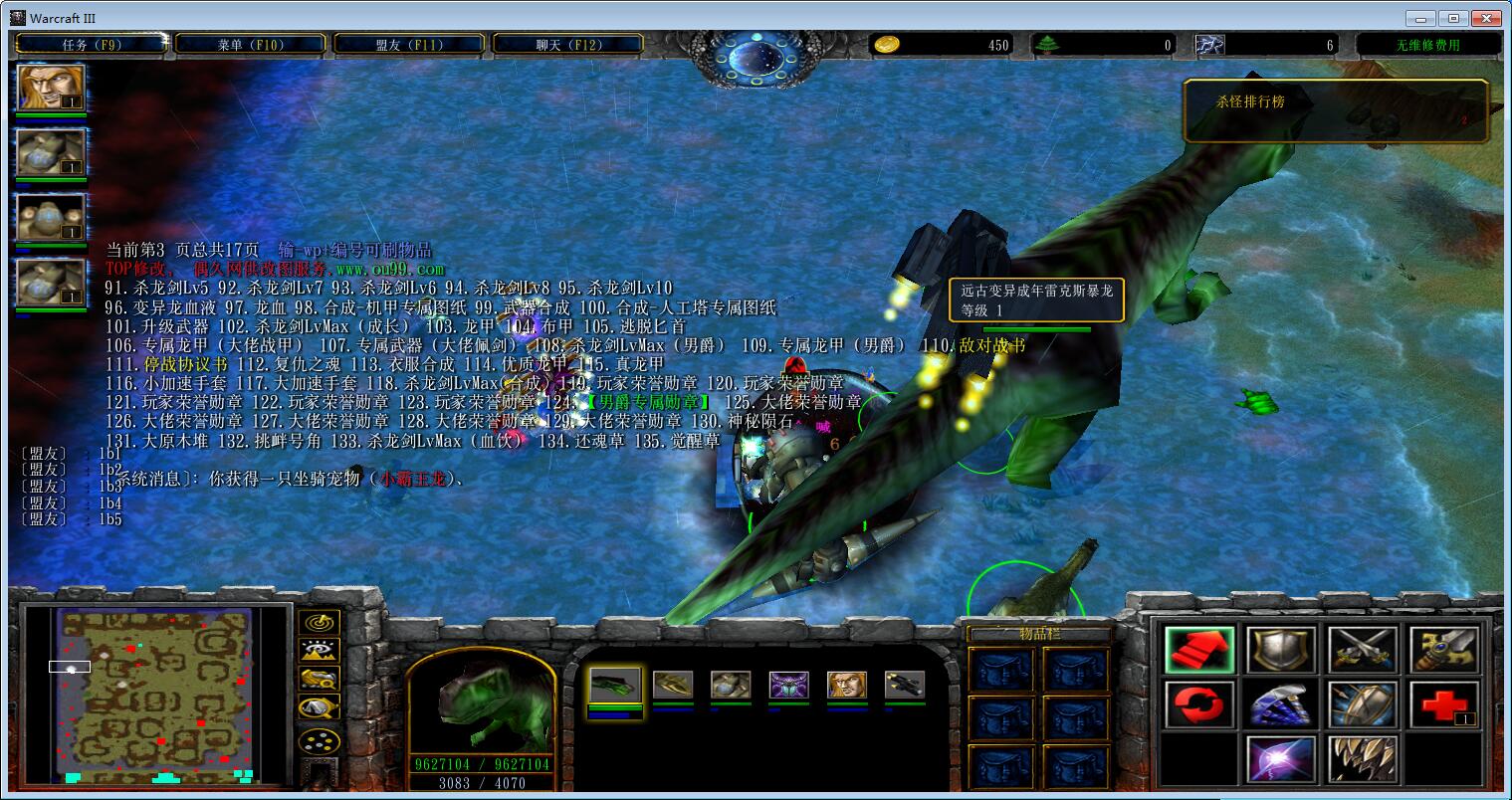Cast the purple energy flash ability
1512x800 pixels.
1282,759
